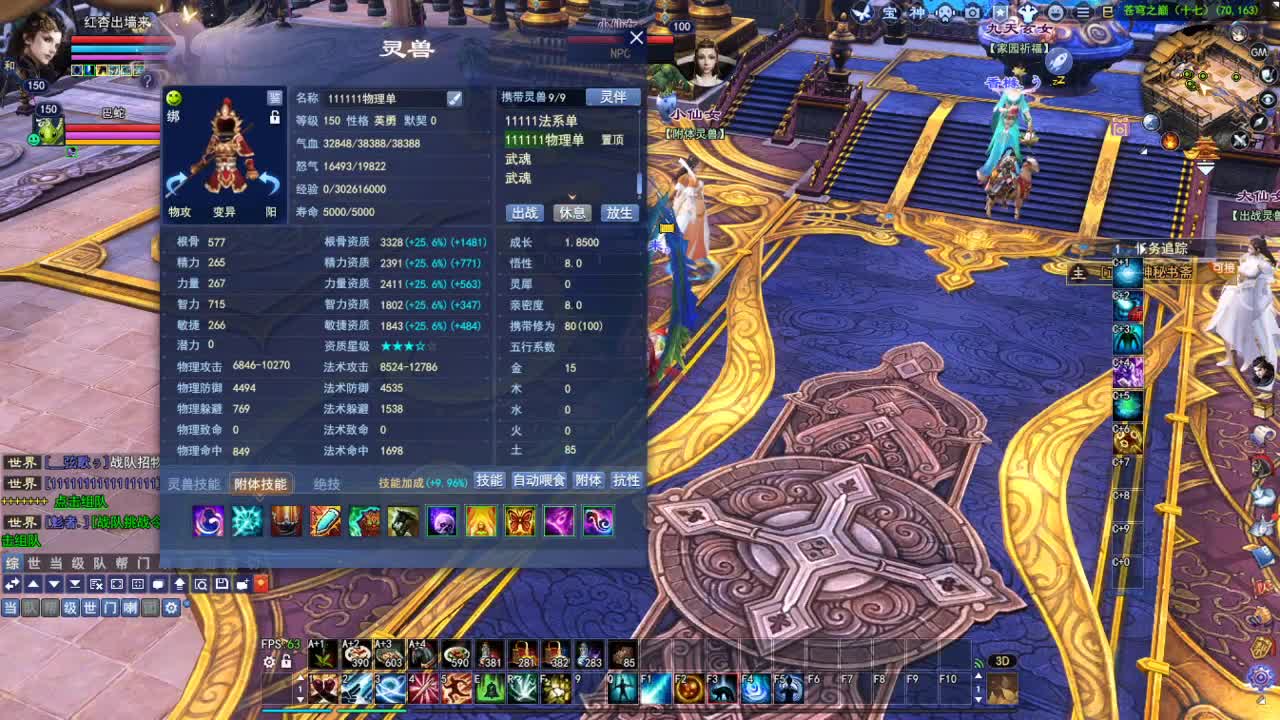This screenshot has width=1280, height=720.
Task: Open the chat settings gear icon
Action: pos(171,608)
